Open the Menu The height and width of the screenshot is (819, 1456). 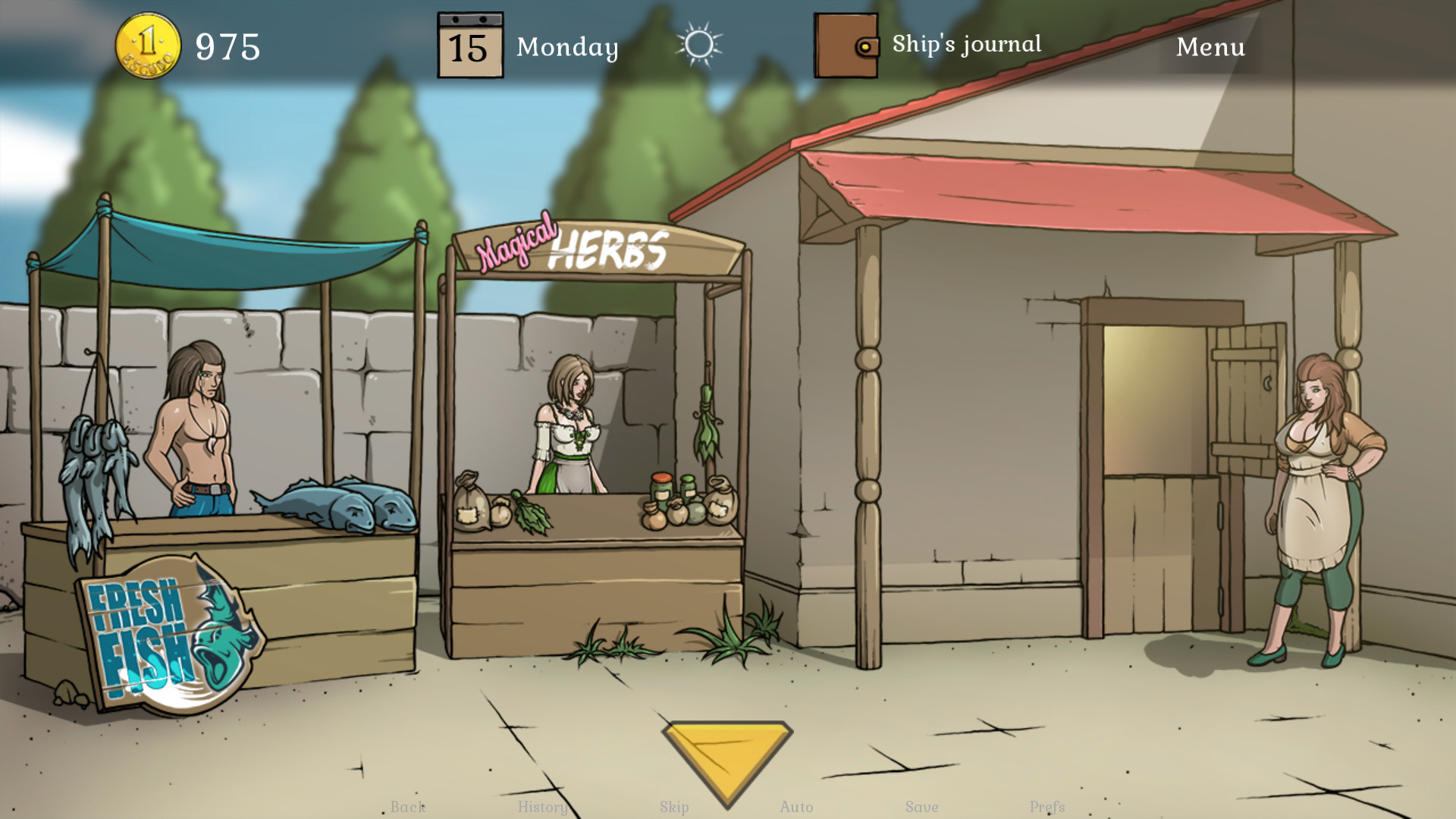click(1210, 47)
